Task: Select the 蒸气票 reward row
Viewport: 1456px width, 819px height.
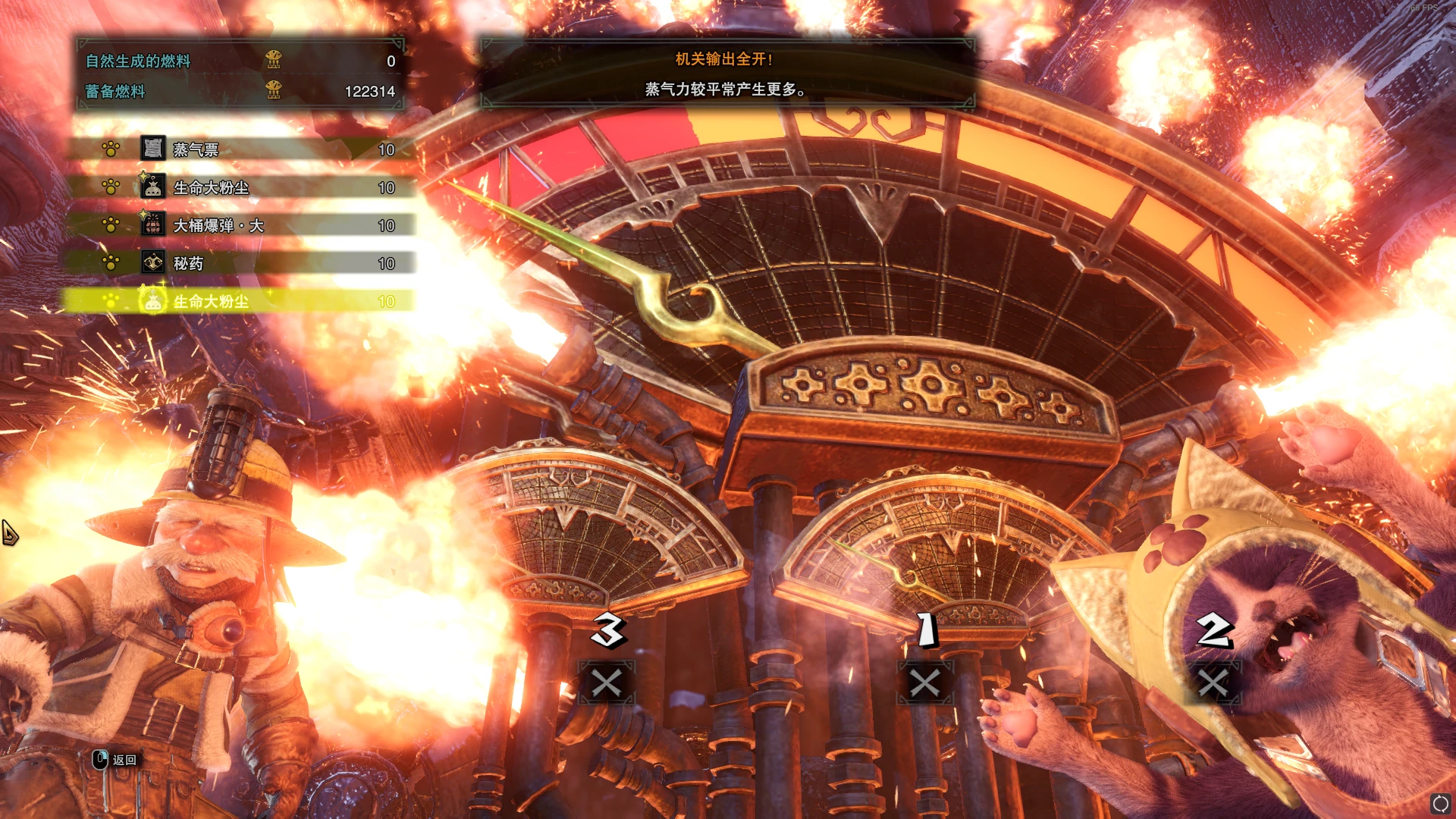Action: pyautogui.click(x=243, y=149)
